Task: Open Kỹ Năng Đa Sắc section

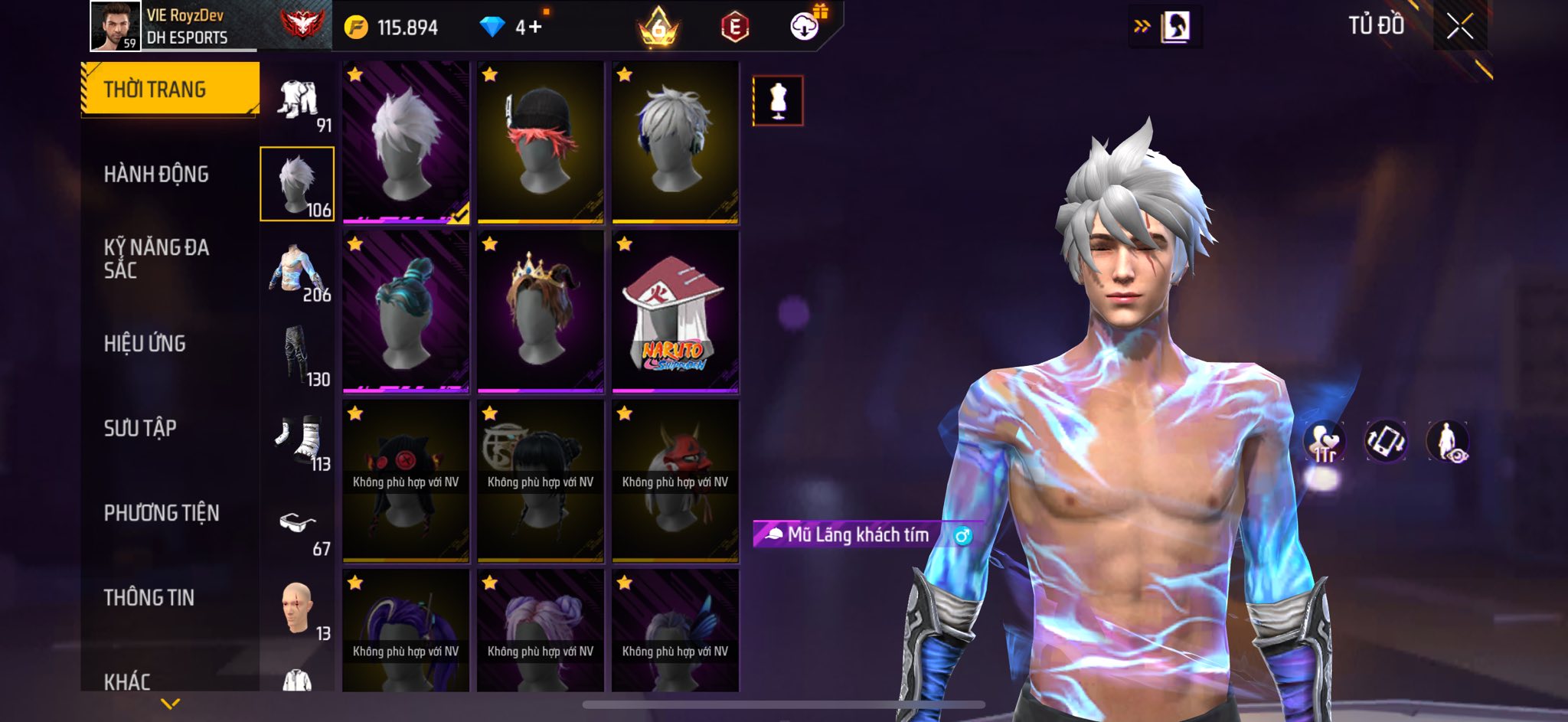Action: [156, 258]
